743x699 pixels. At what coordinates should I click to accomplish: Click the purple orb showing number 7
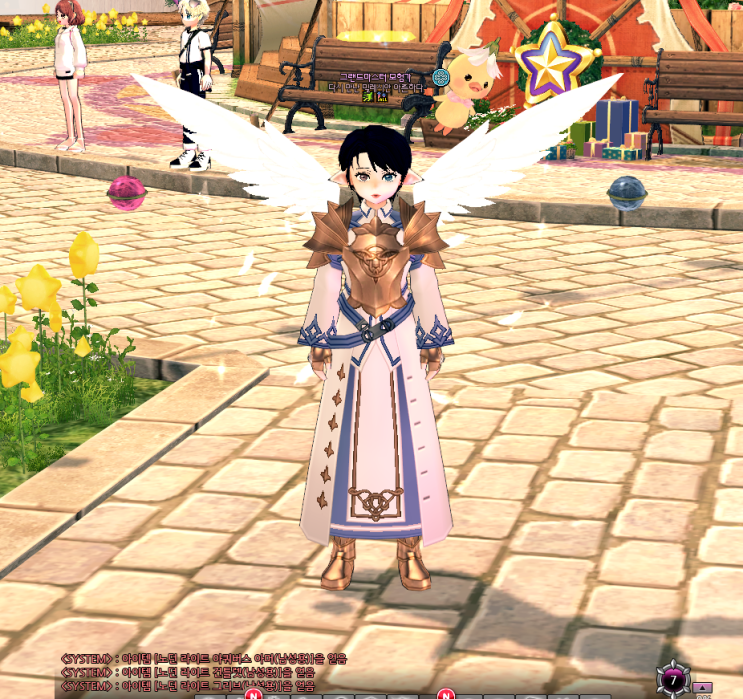[674, 680]
